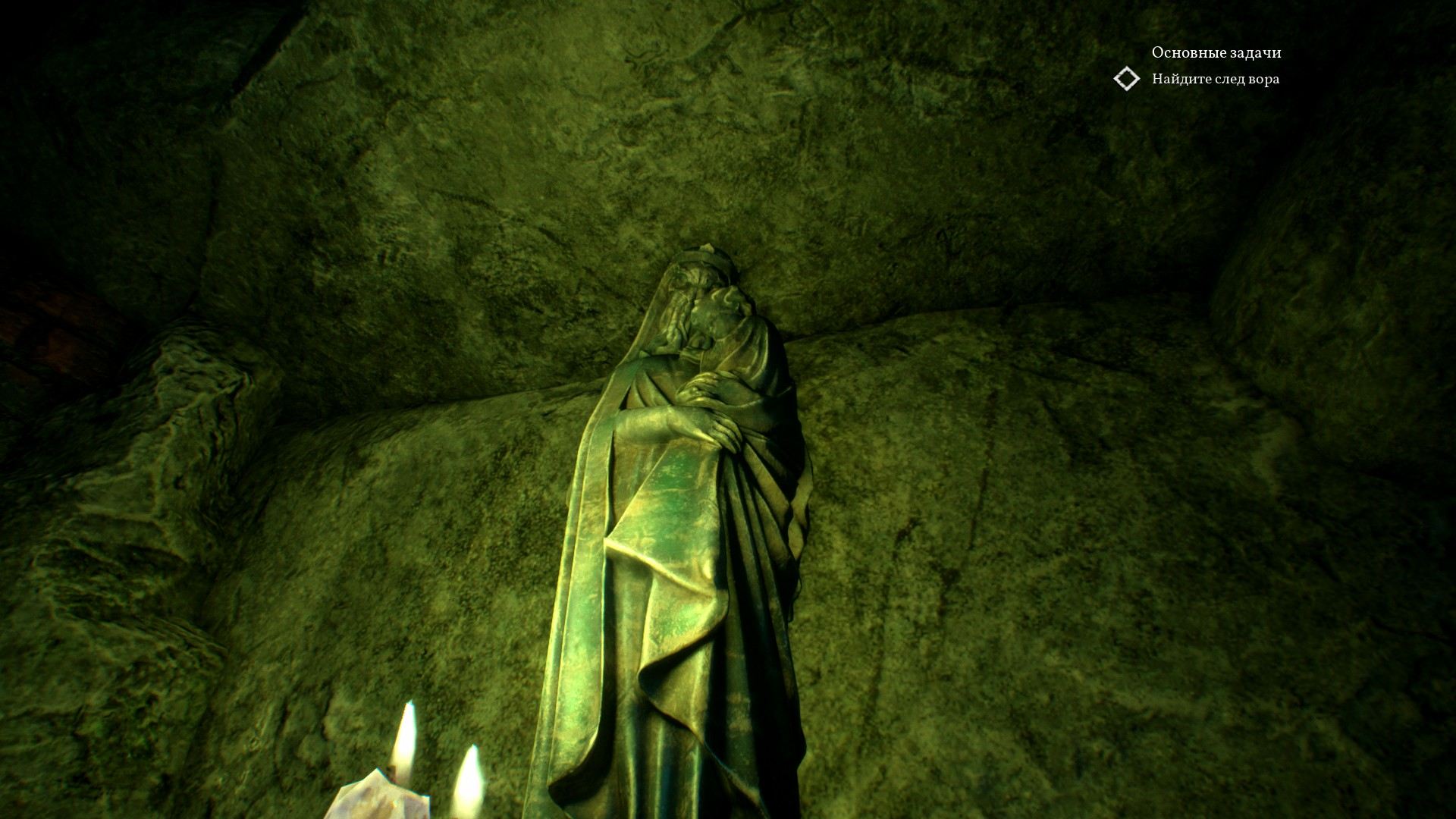Select the 'Найдите след вора' objective entry
Viewport: 1456px width, 819px height.
click(1215, 79)
